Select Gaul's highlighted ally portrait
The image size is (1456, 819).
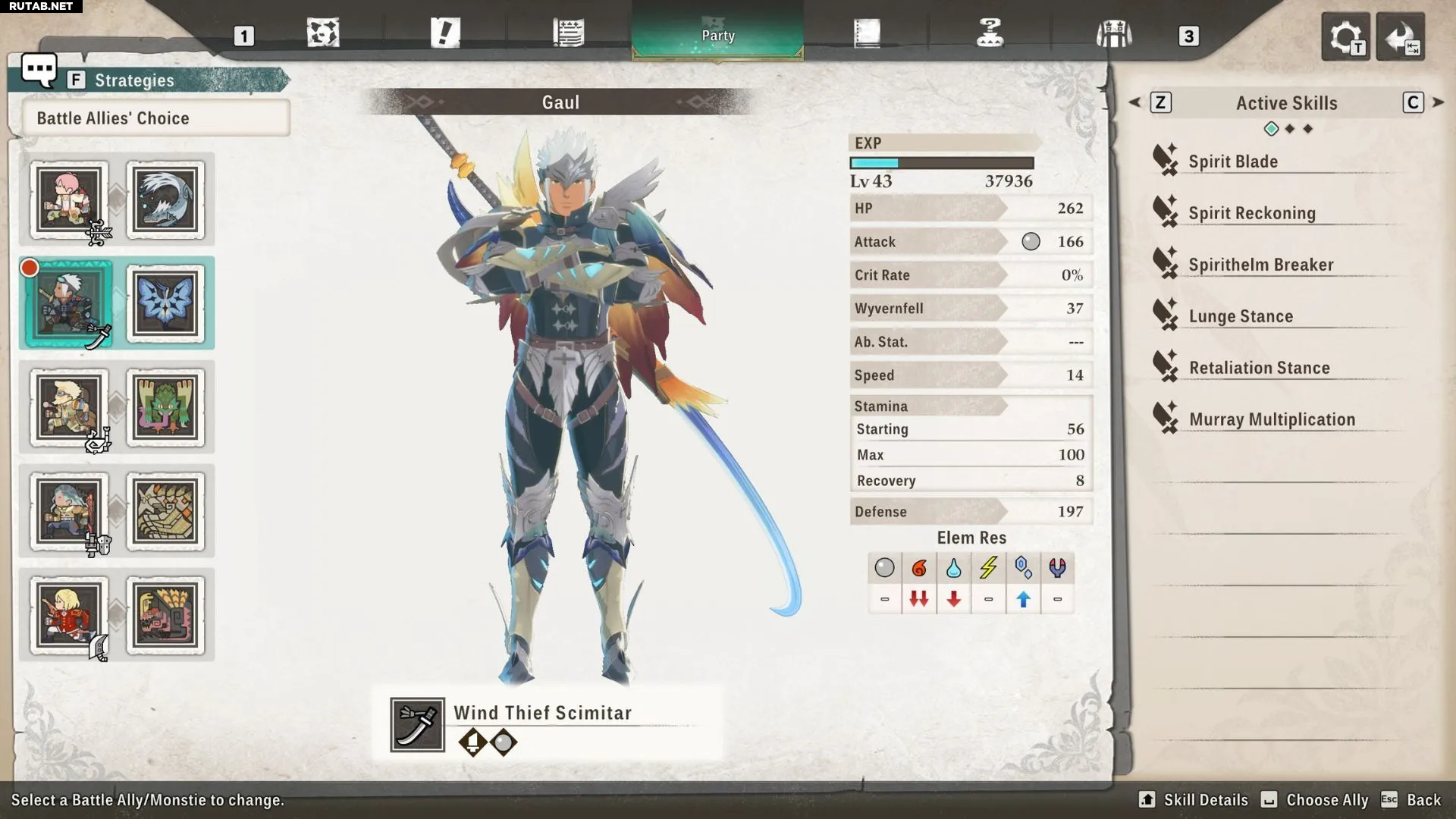(69, 304)
